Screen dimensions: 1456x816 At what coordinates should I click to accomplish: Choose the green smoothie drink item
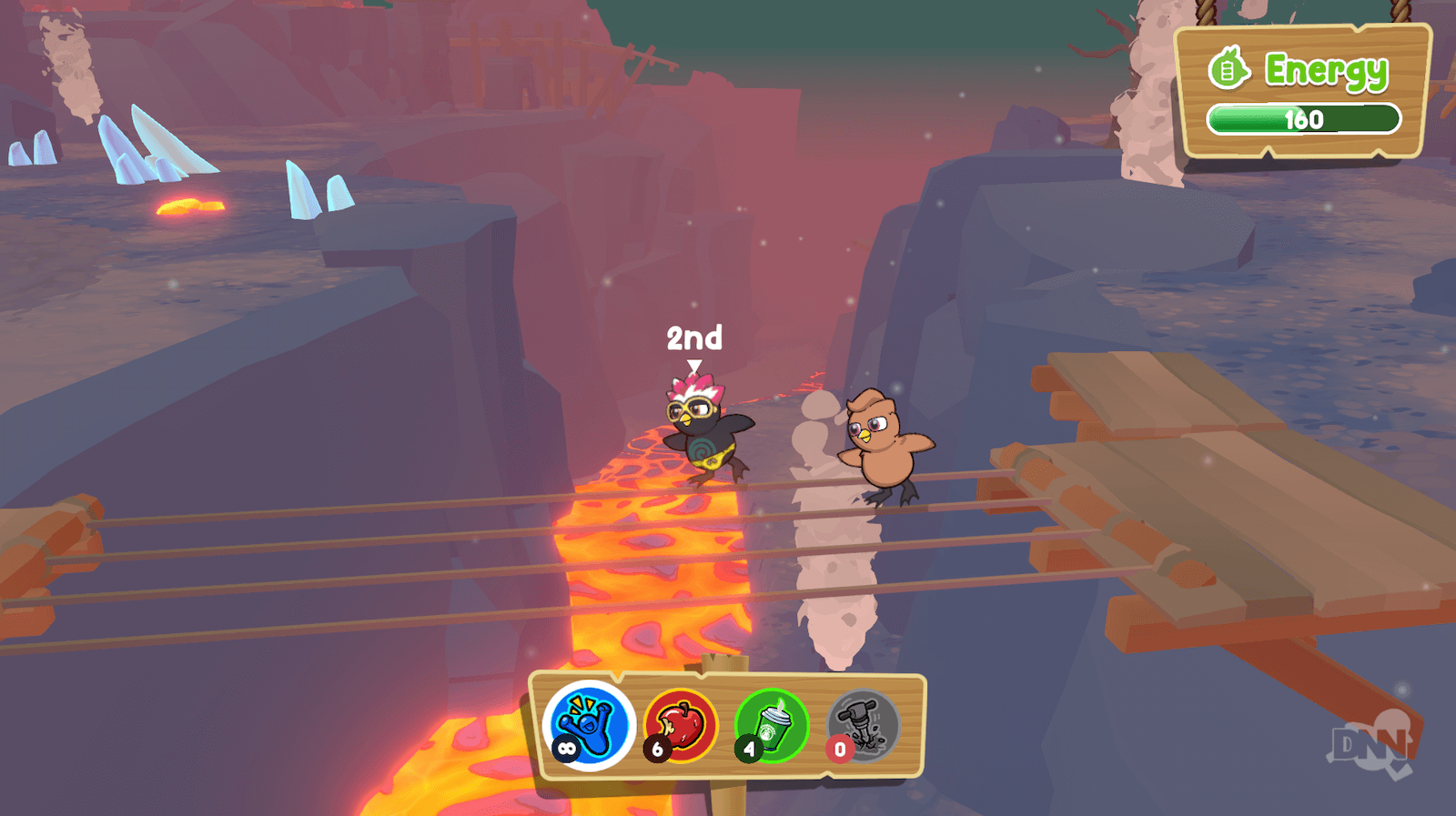(x=772, y=725)
